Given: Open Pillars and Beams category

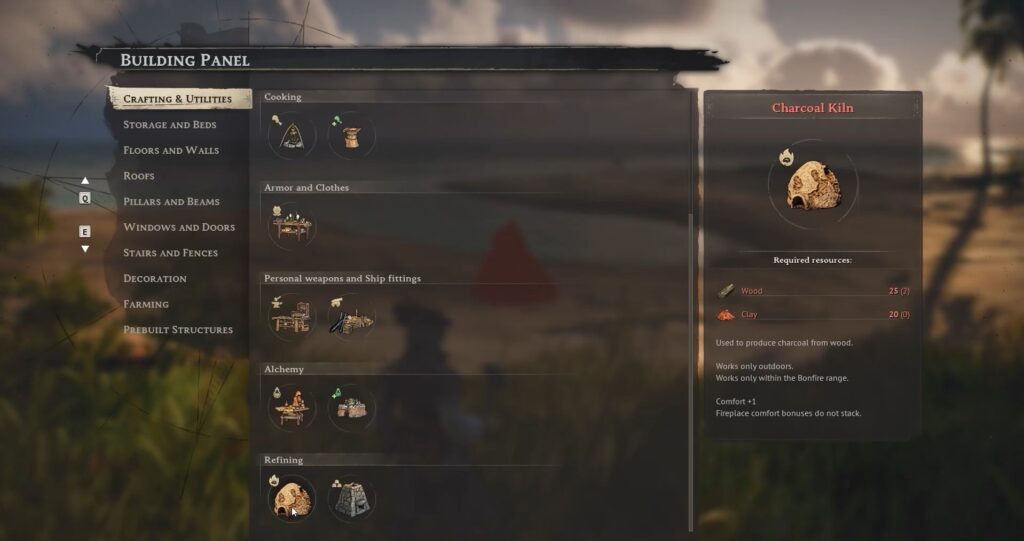Looking at the screenshot, I should [x=170, y=202].
